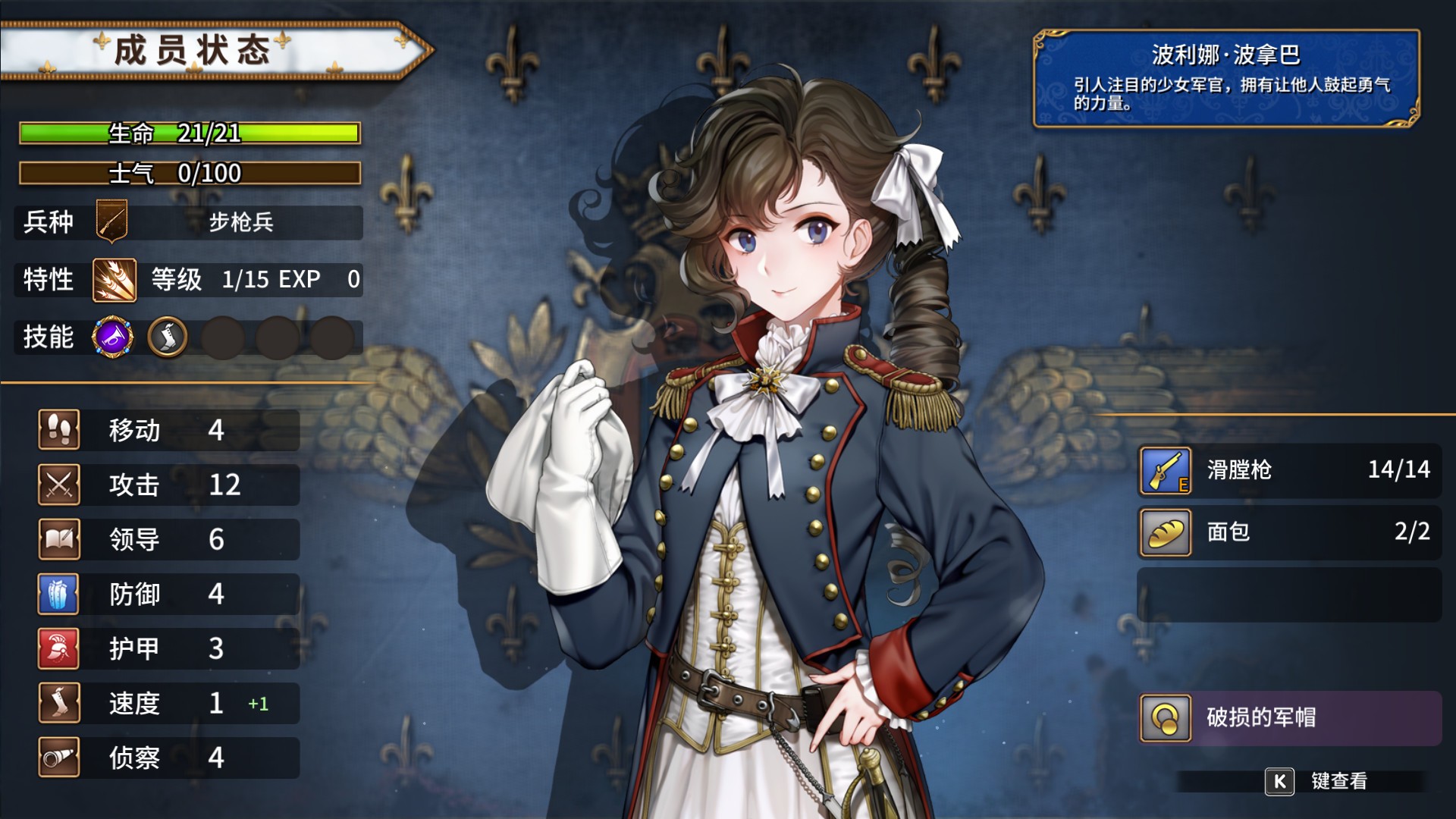Click the 面包 bread item icon

1166,533
